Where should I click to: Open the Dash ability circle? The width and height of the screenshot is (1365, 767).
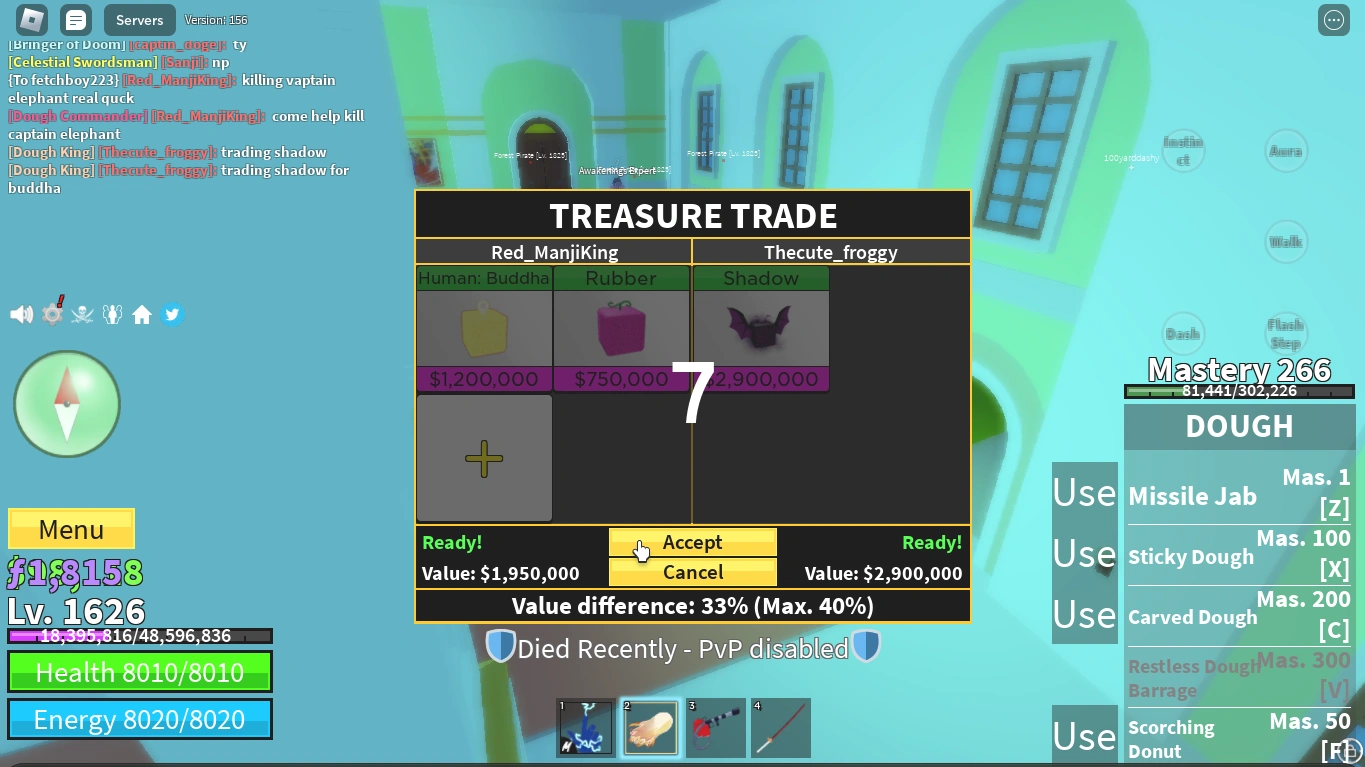tap(1183, 331)
